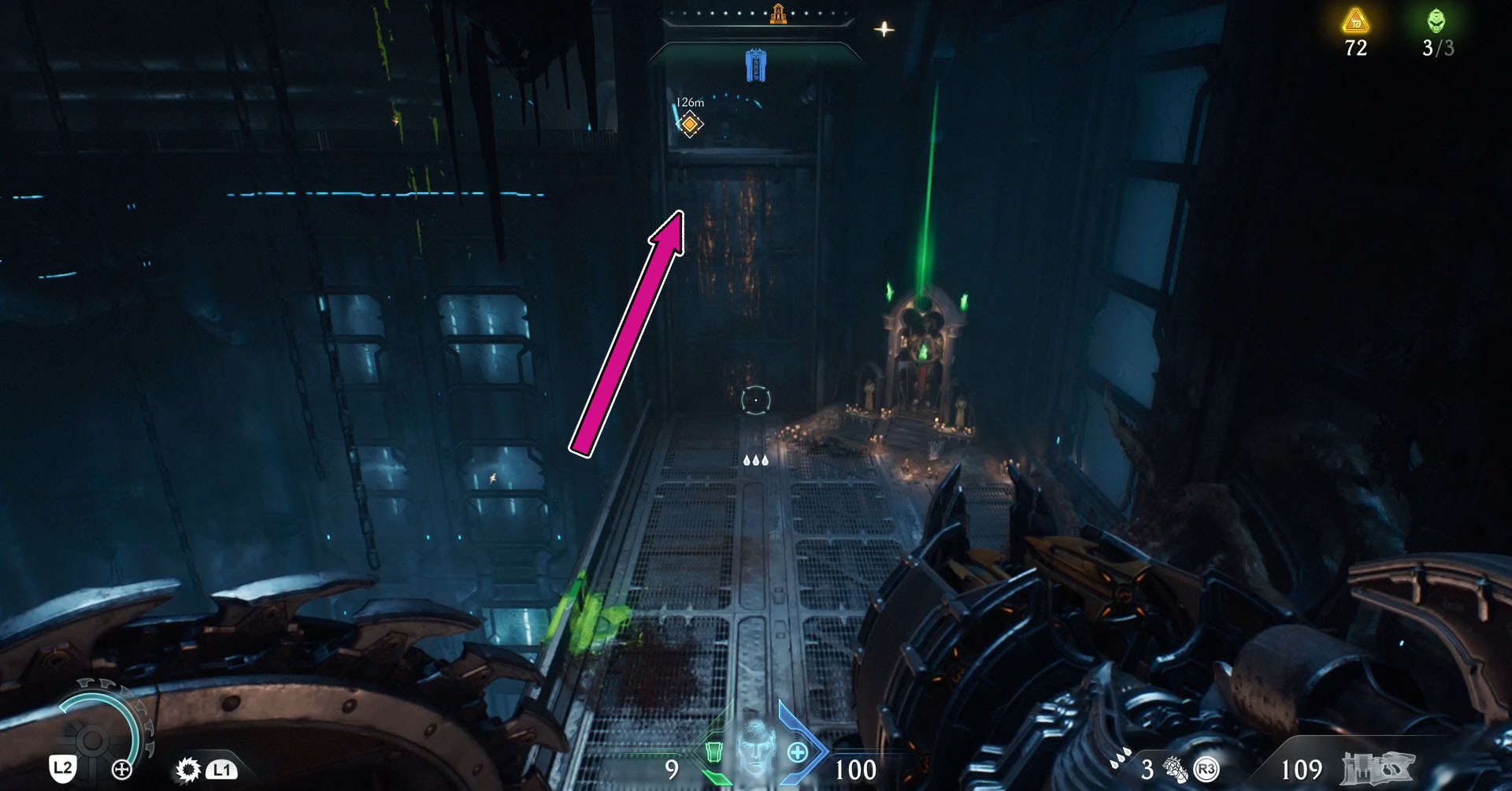1512x791 pixels.
Task: Click the blue door marker icon
Action: click(755, 65)
